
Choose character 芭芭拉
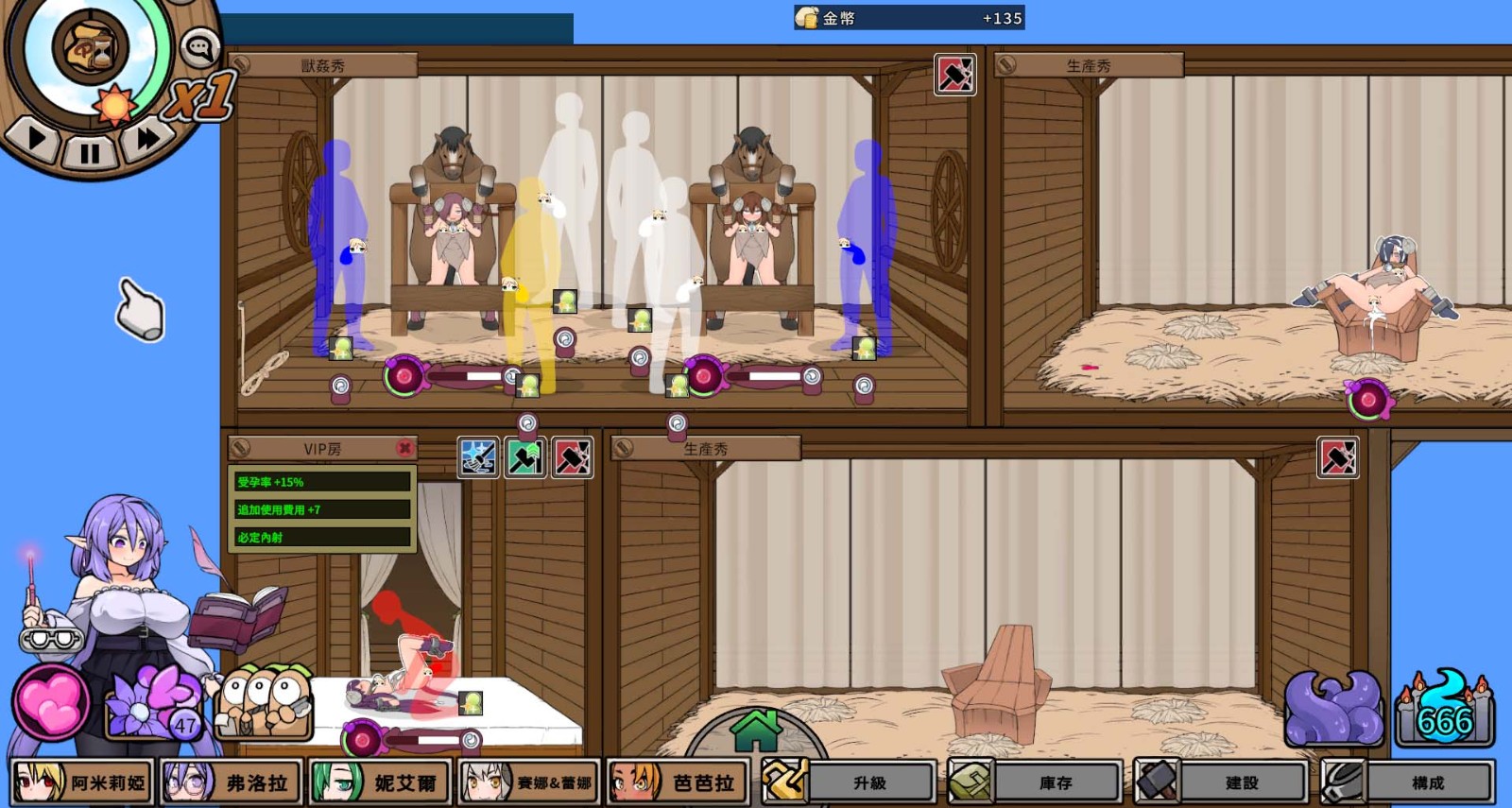click(x=679, y=782)
